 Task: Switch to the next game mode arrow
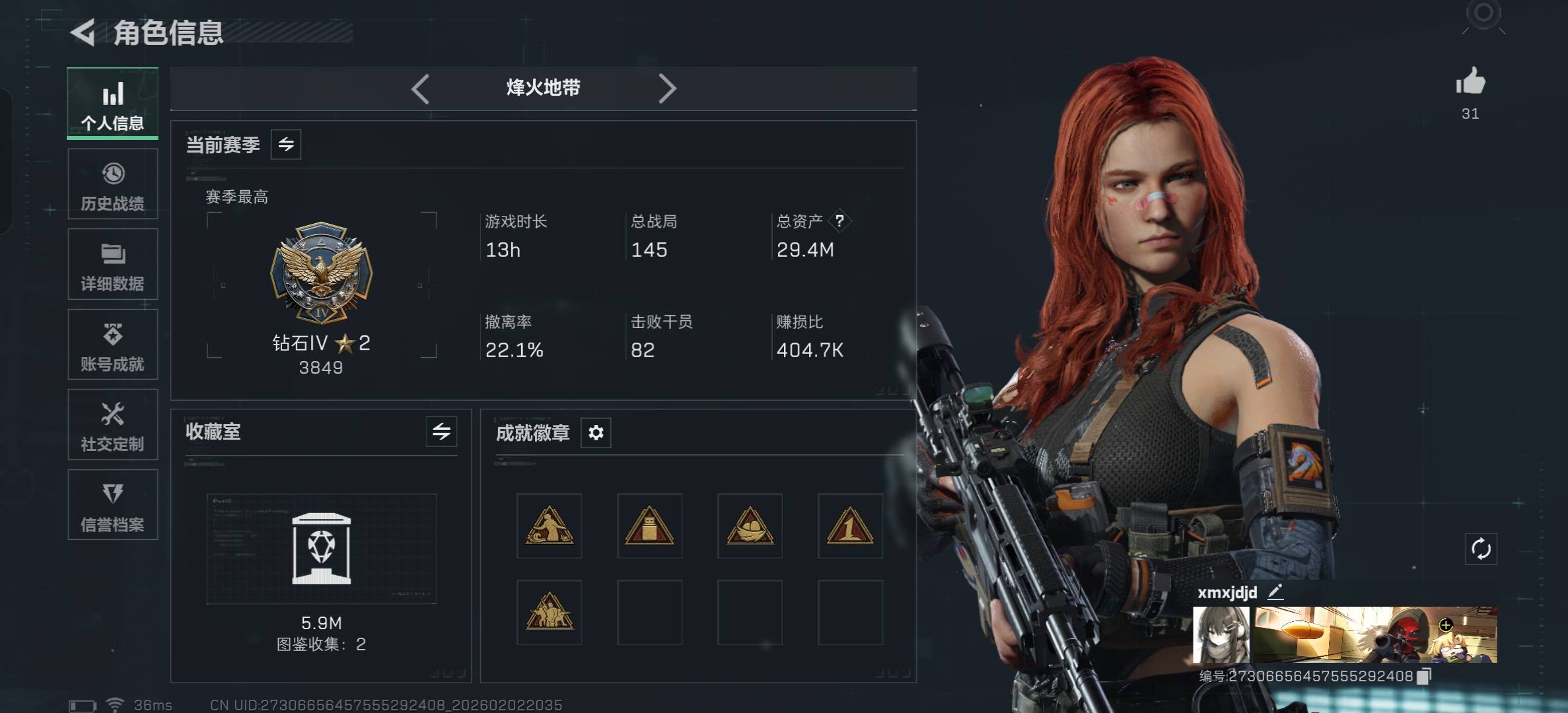click(x=667, y=88)
